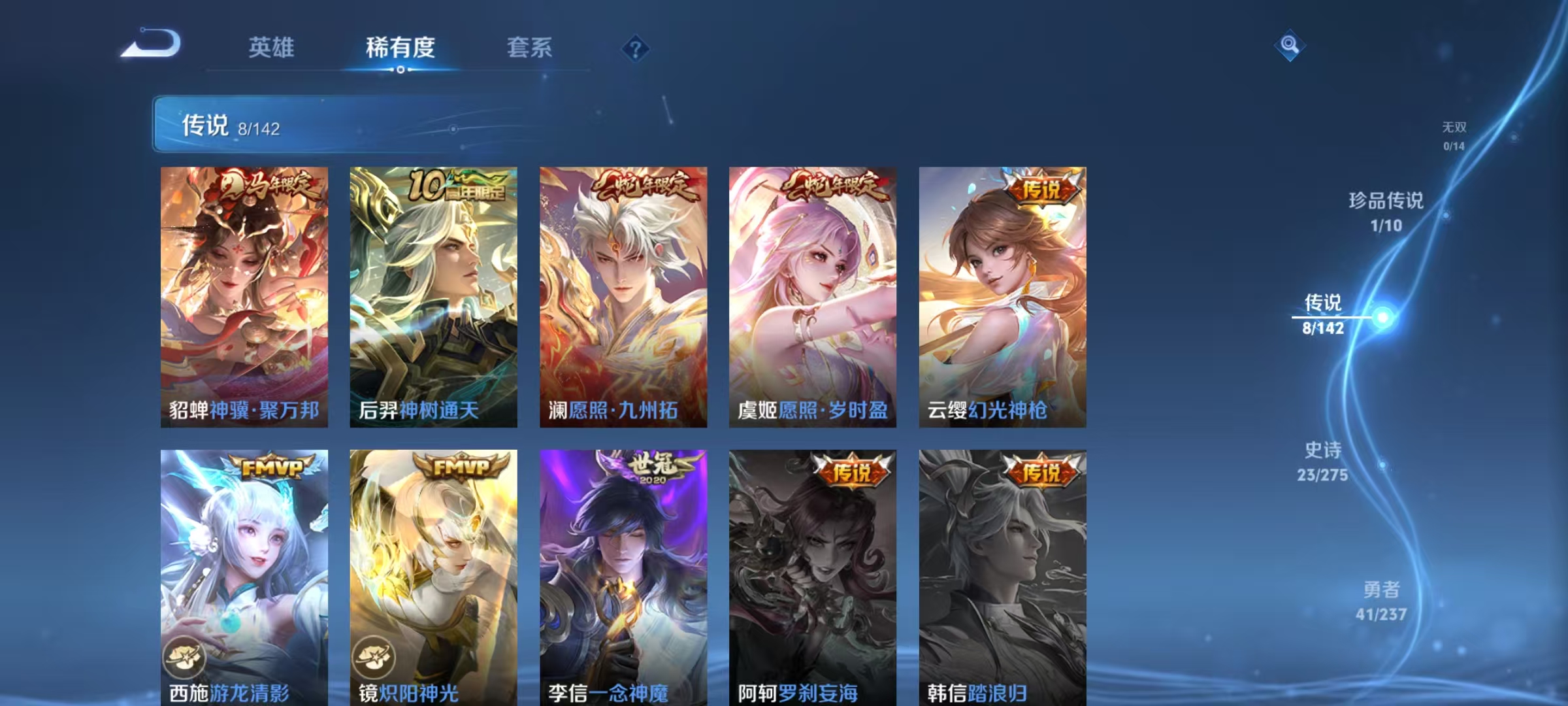
Task: Open search with the magnifier icon
Action: (x=1290, y=46)
